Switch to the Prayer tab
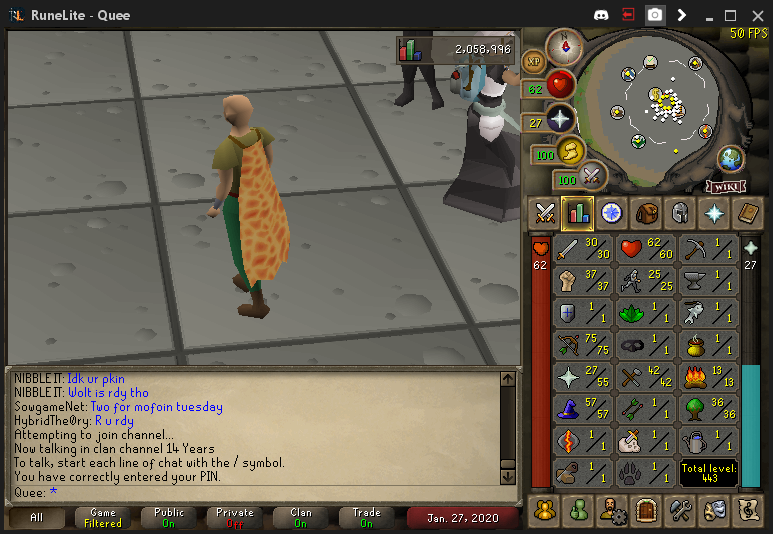 [713, 212]
